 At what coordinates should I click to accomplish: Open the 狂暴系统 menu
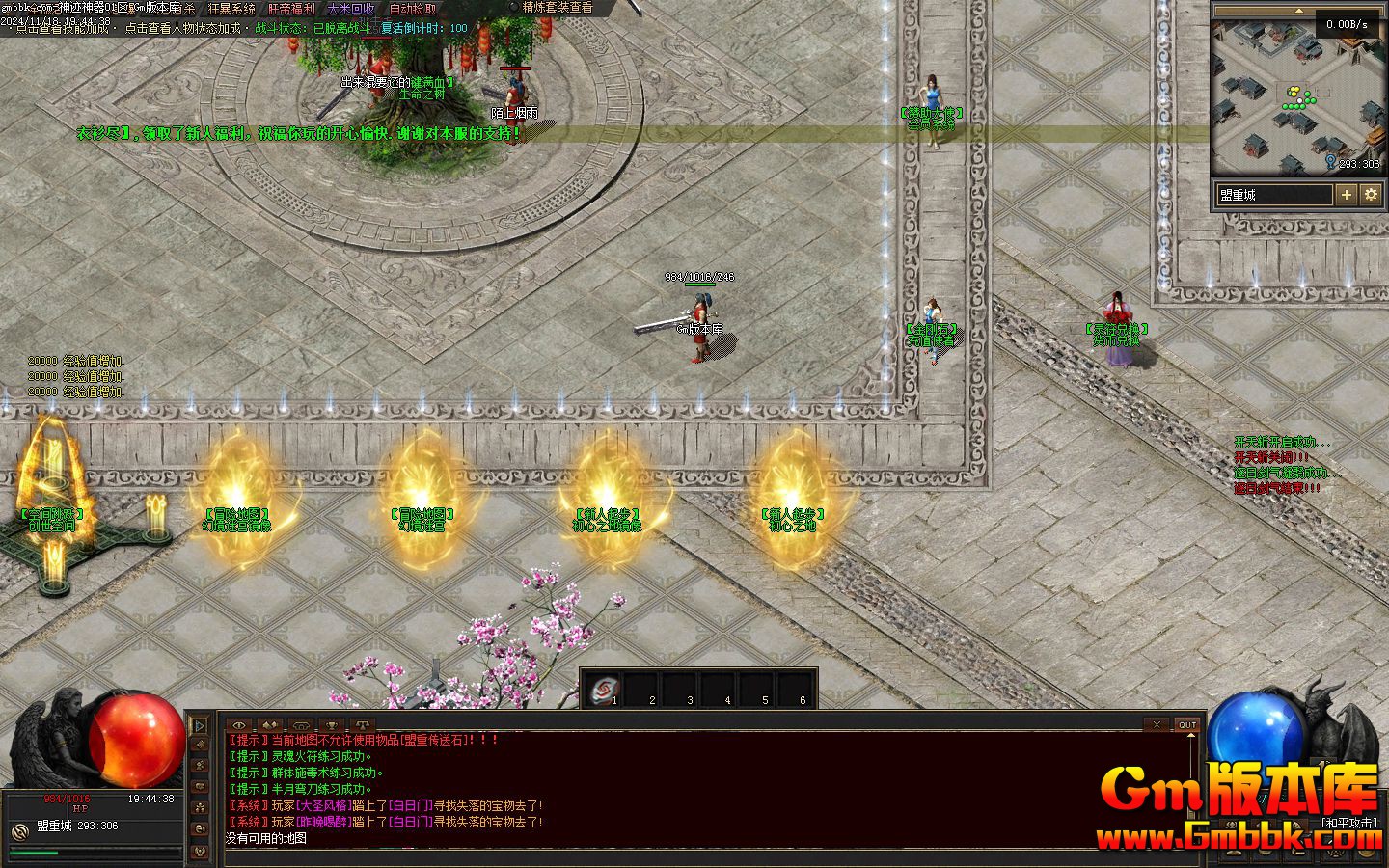pyautogui.click(x=231, y=8)
